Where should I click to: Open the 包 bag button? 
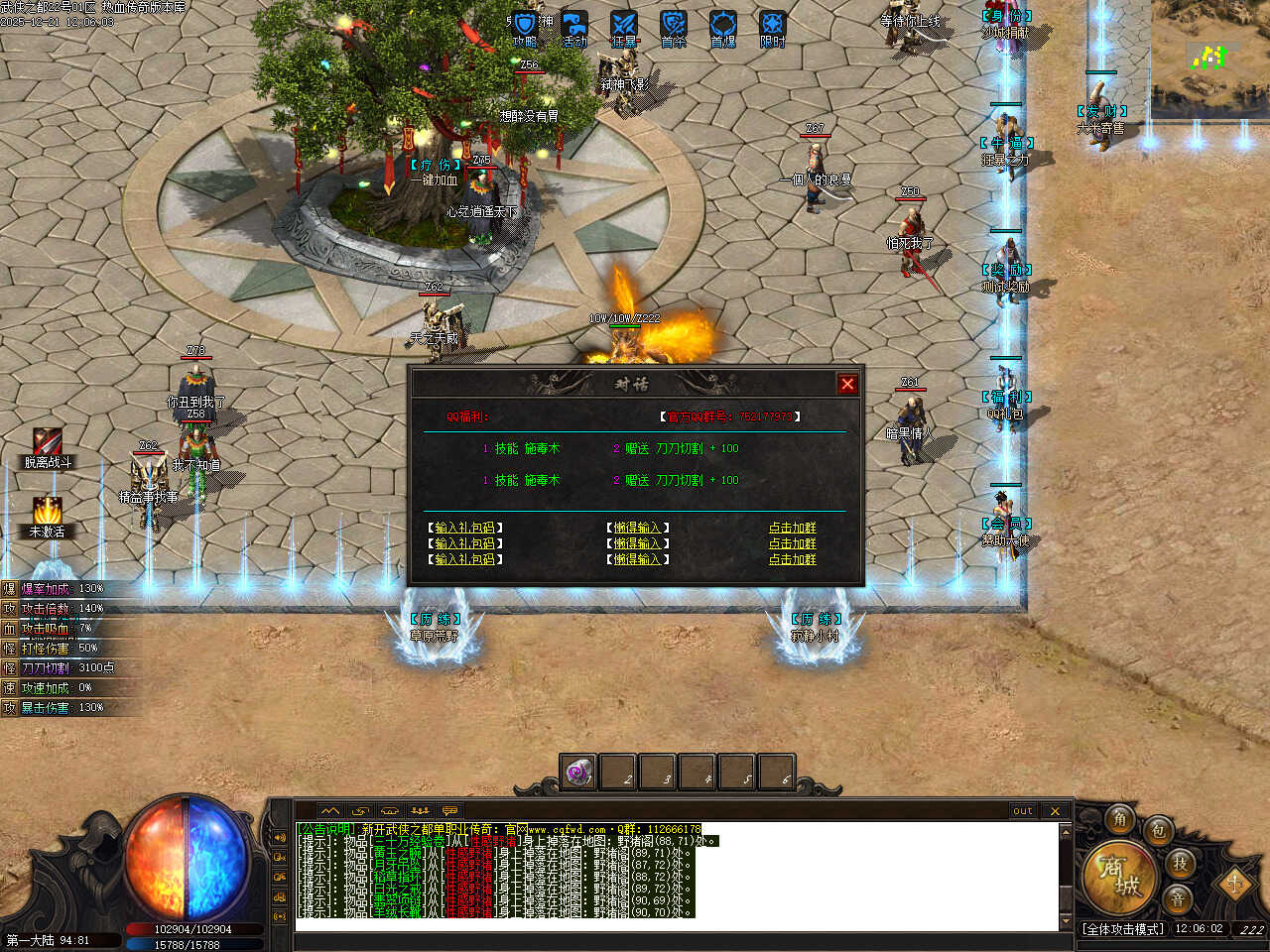tap(1158, 831)
